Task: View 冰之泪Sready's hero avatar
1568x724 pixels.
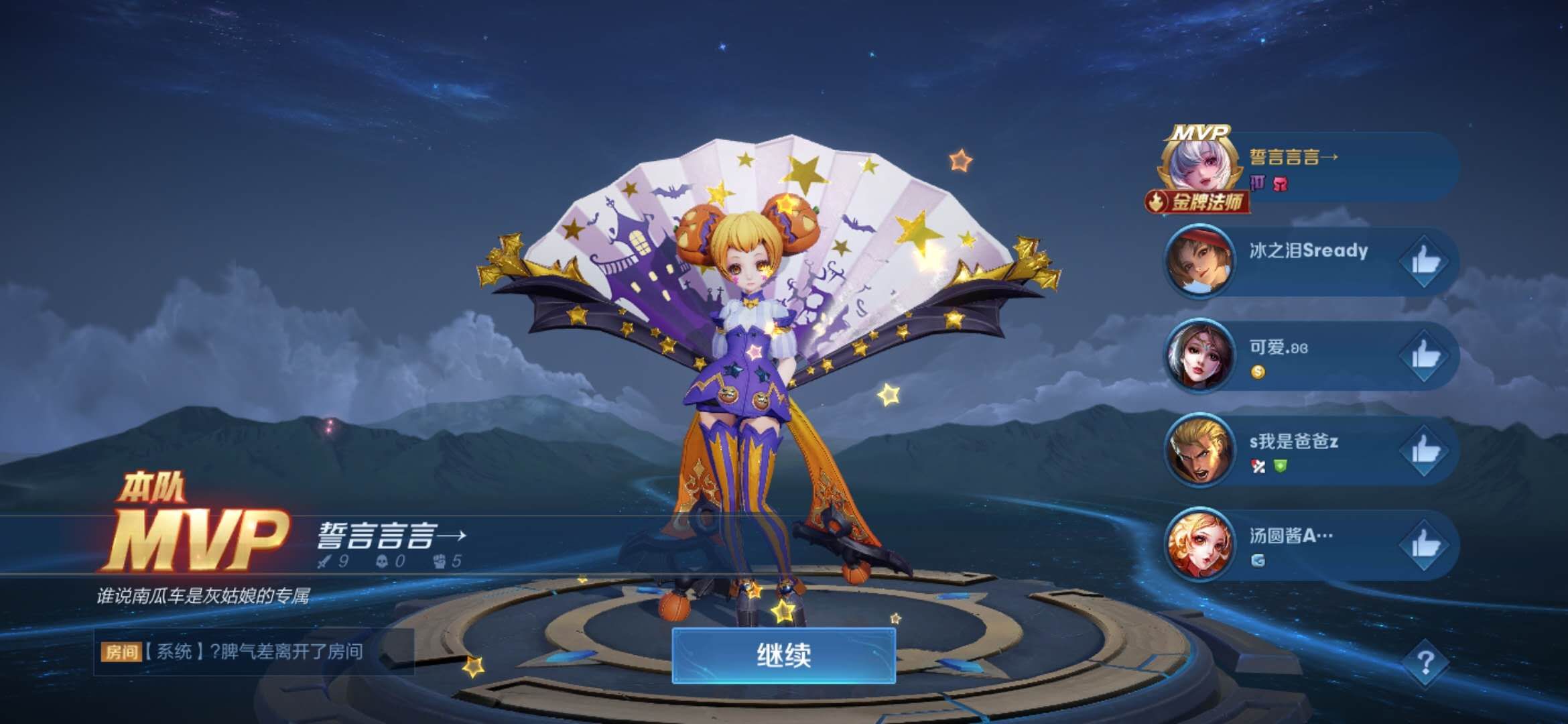Action: coord(1199,261)
